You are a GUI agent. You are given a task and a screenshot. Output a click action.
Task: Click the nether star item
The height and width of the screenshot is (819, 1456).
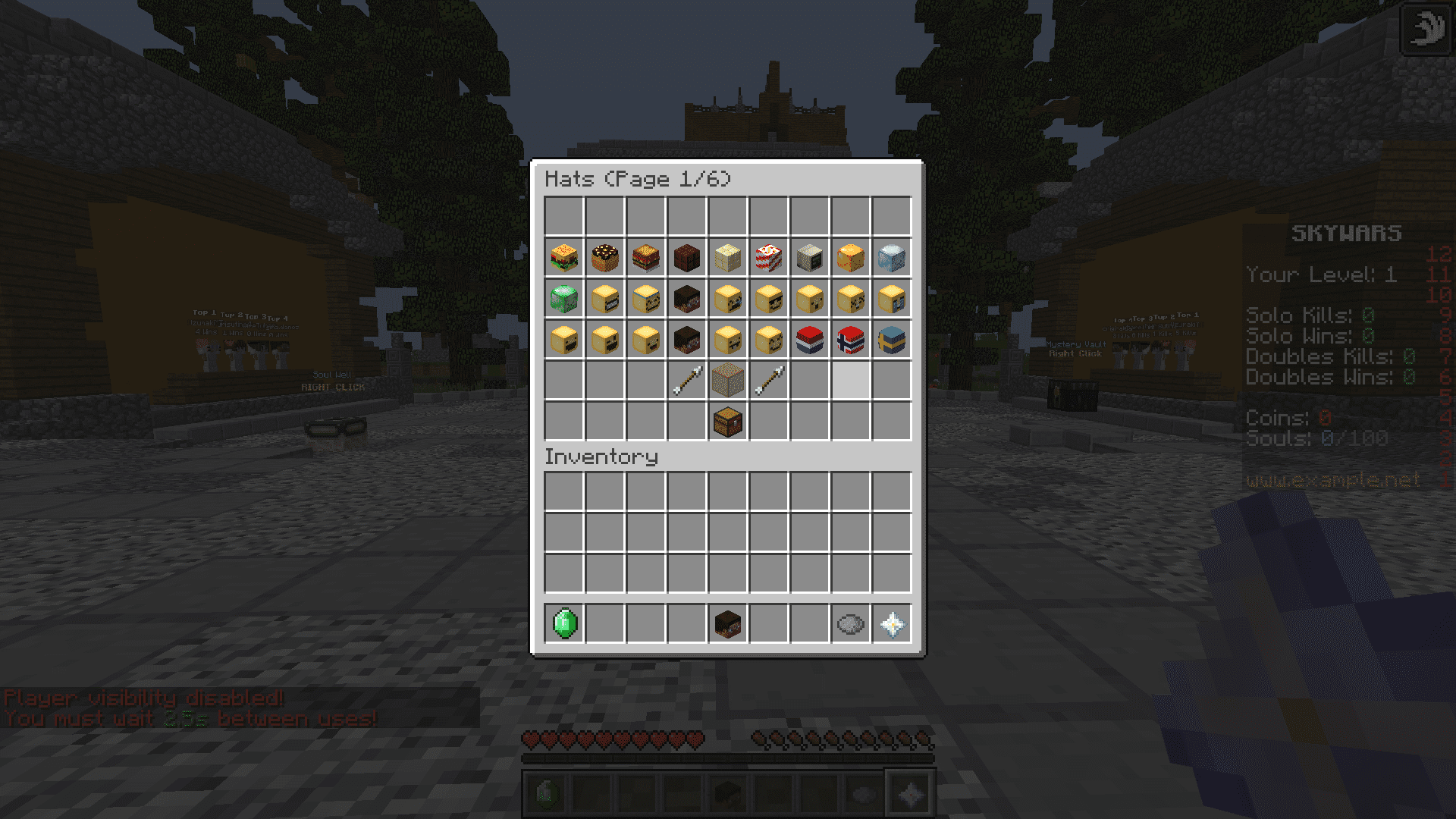[x=892, y=624]
